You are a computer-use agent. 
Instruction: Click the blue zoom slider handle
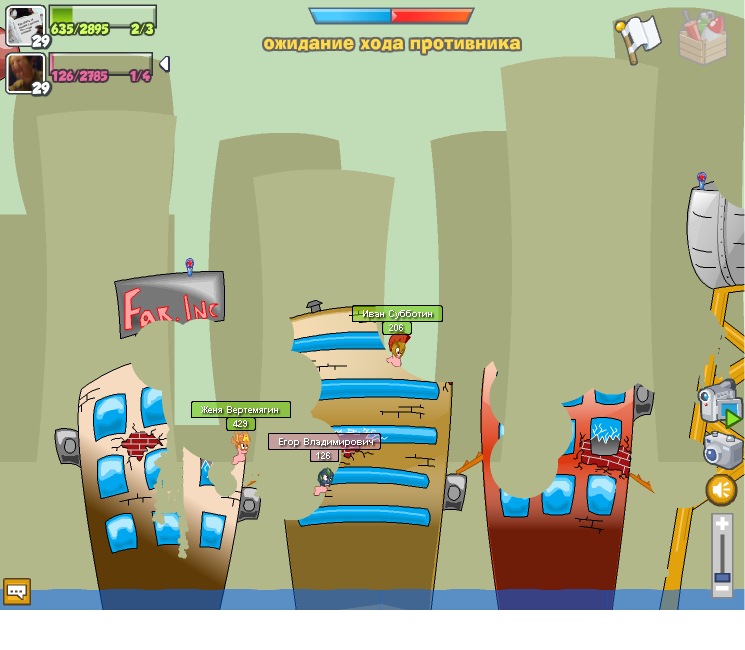point(722,577)
